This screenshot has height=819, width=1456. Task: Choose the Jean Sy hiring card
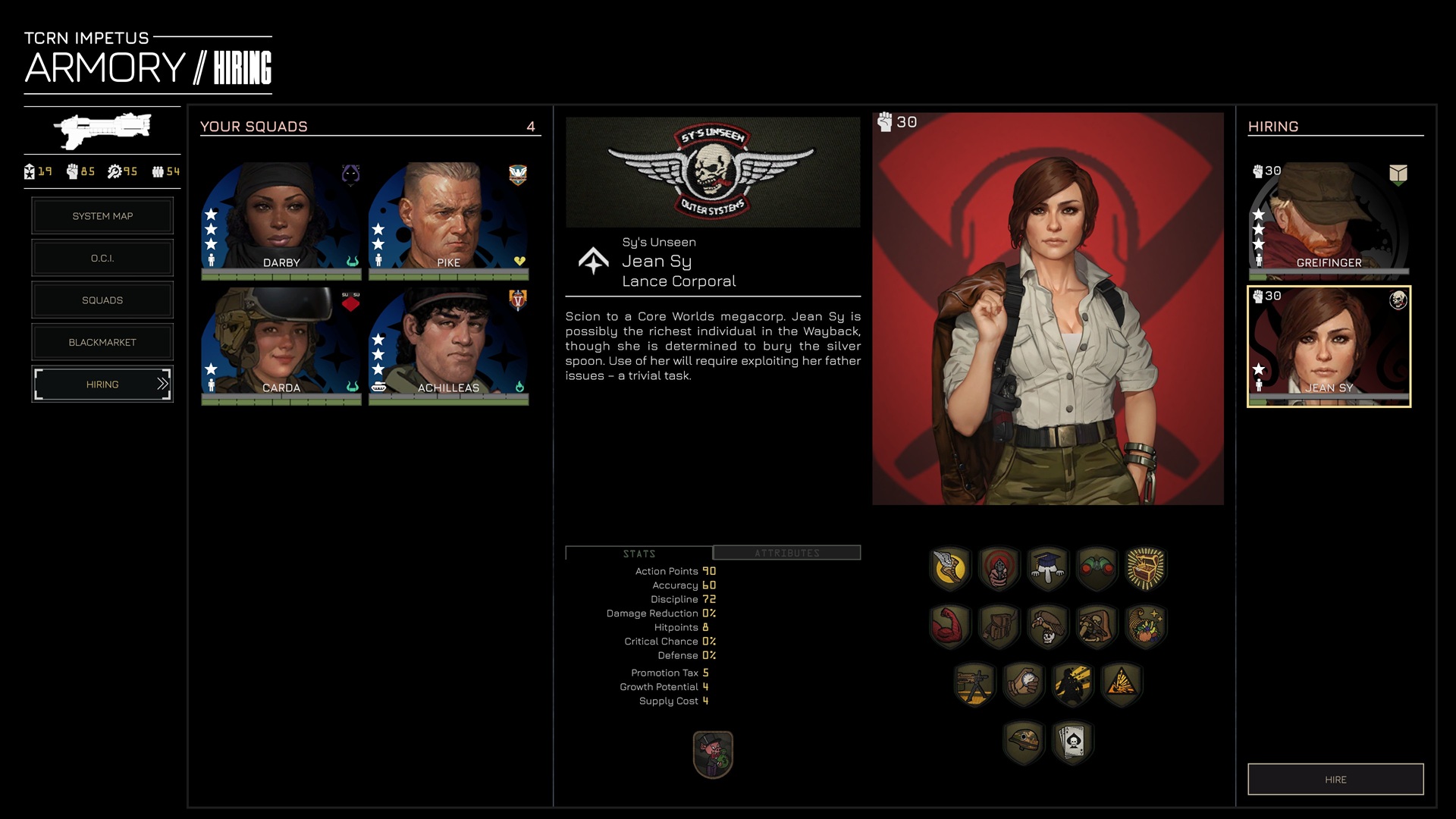point(1329,346)
